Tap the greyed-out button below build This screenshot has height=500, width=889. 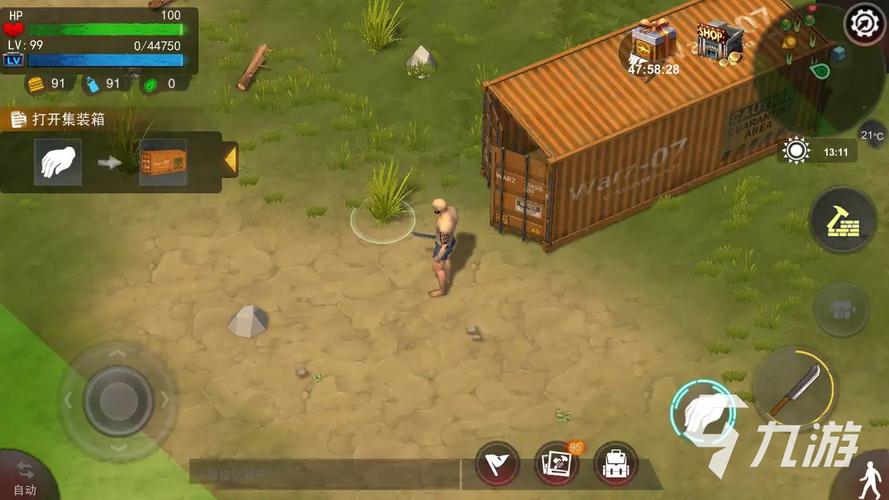pos(841,309)
